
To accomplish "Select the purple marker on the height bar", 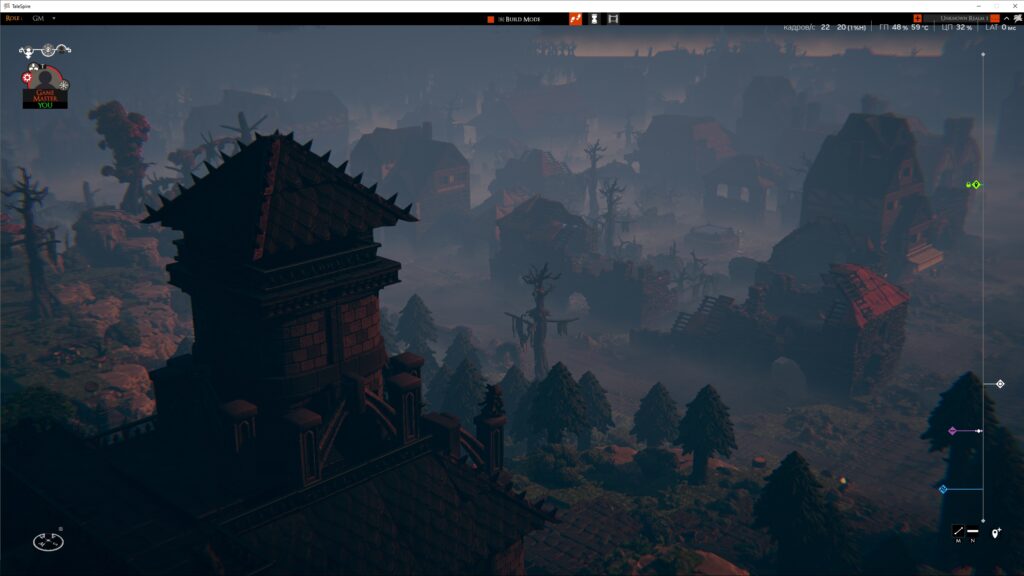I will click(953, 431).
